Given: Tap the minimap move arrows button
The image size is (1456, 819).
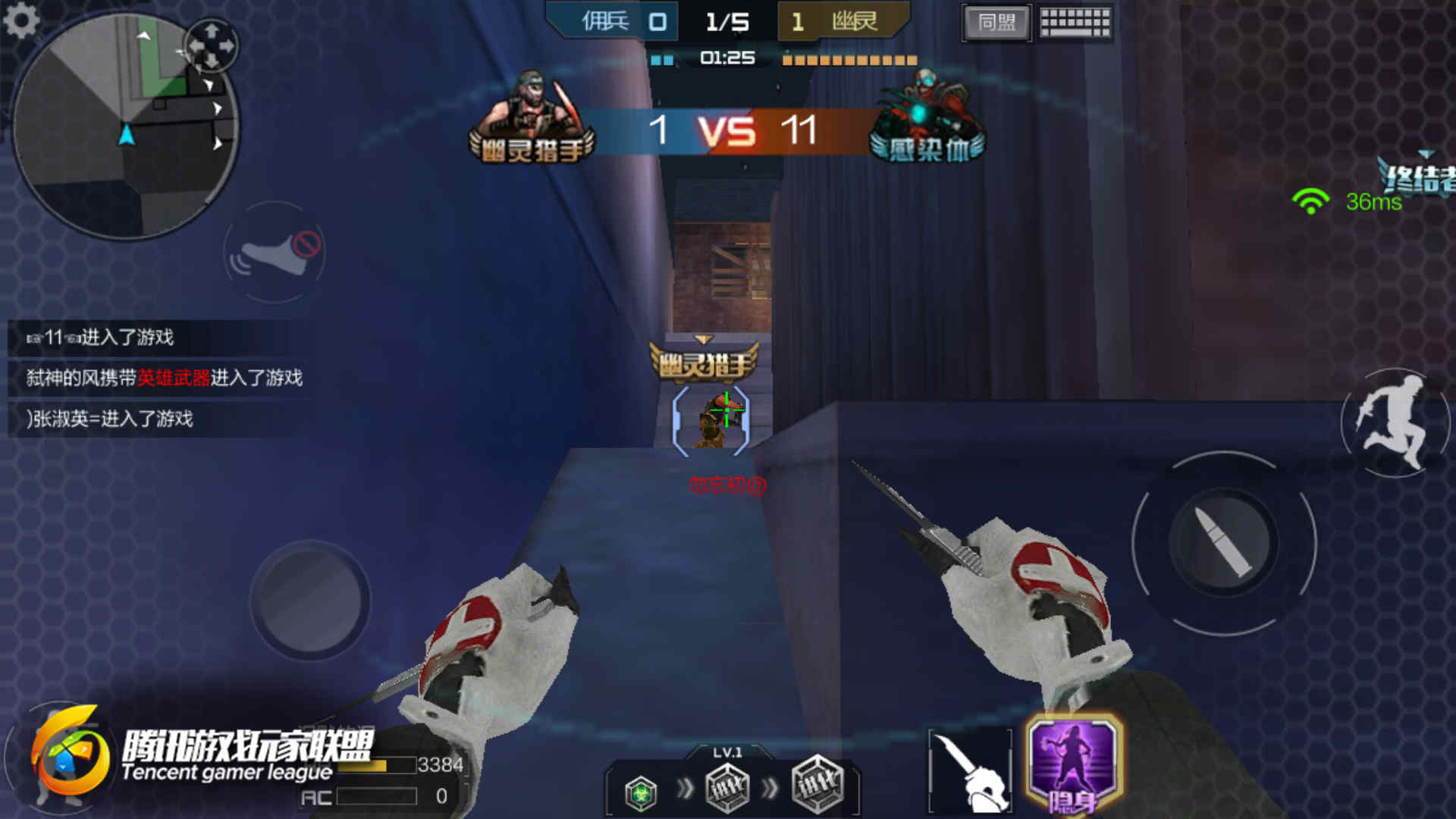Looking at the screenshot, I should tap(212, 45).
